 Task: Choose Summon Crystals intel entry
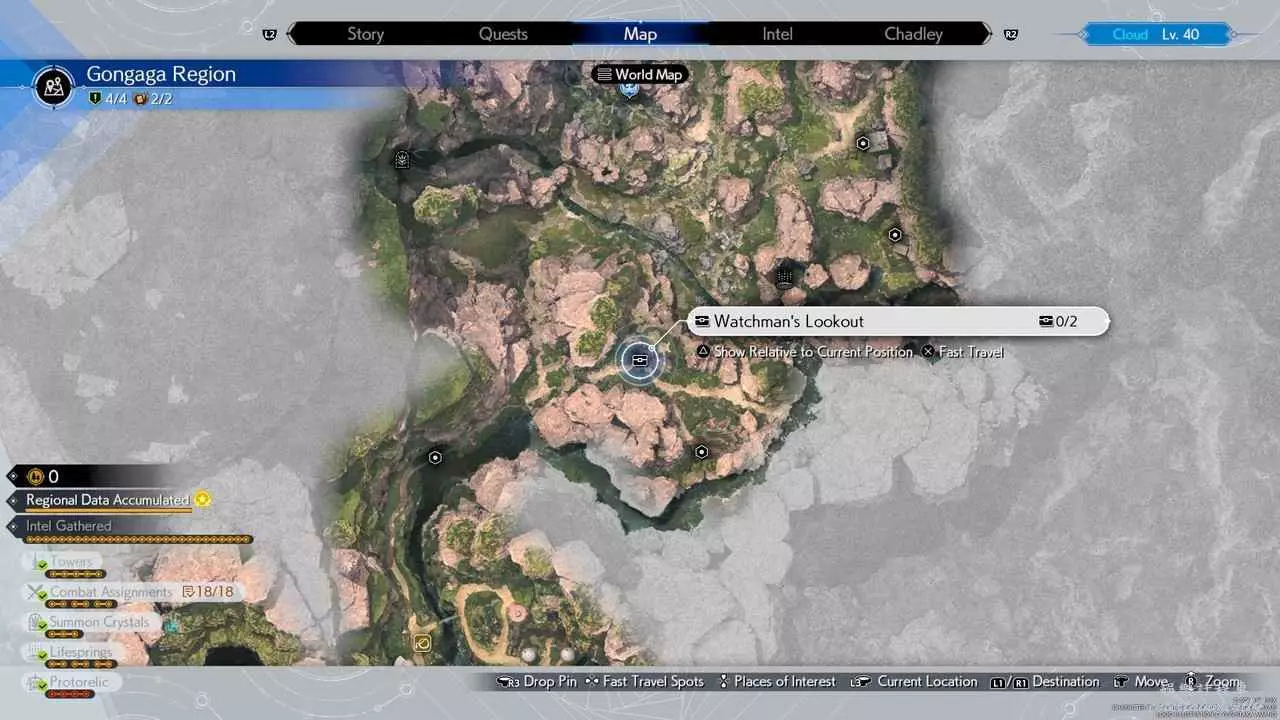pyautogui.click(x=98, y=622)
